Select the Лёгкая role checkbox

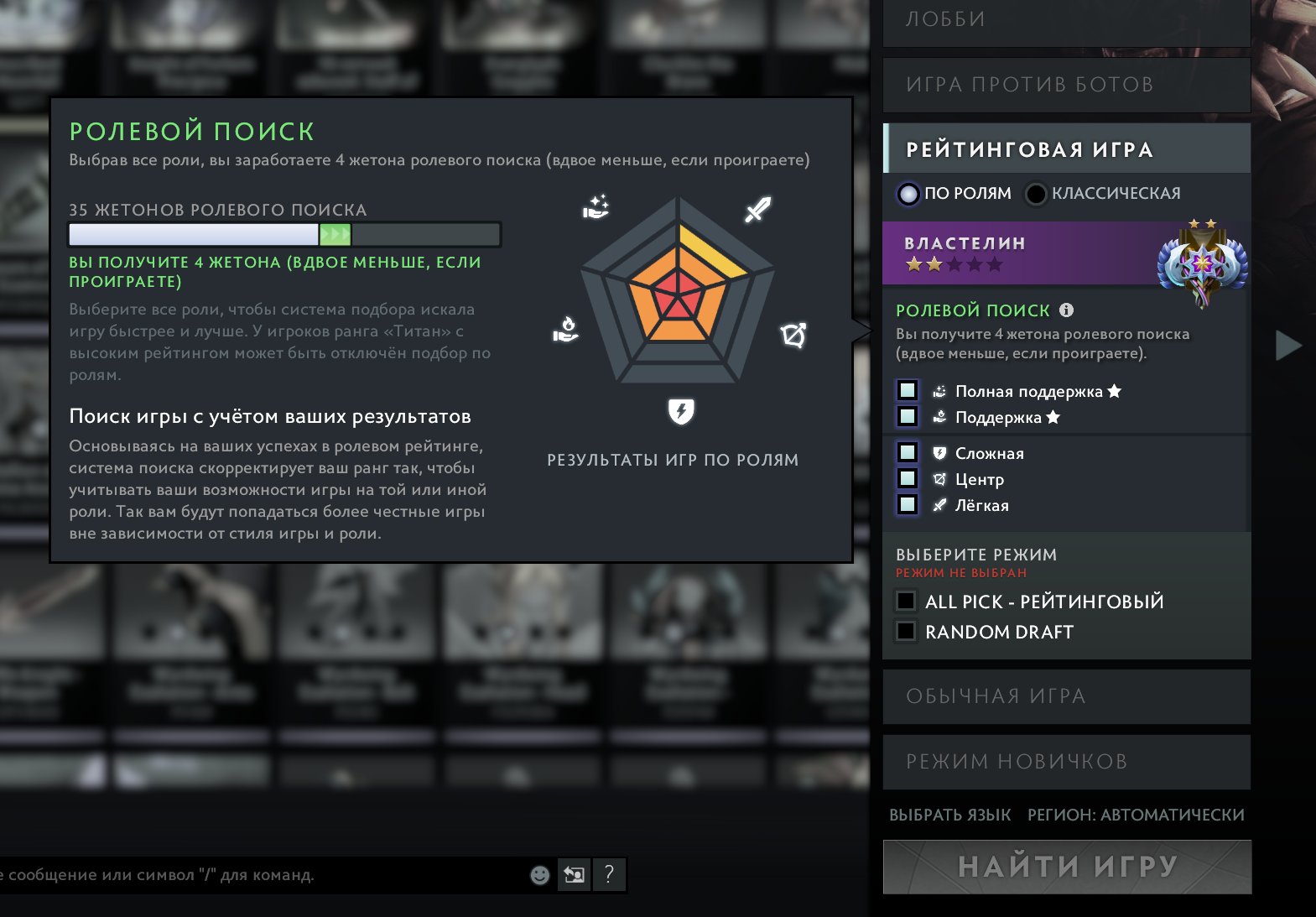point(908,505)
